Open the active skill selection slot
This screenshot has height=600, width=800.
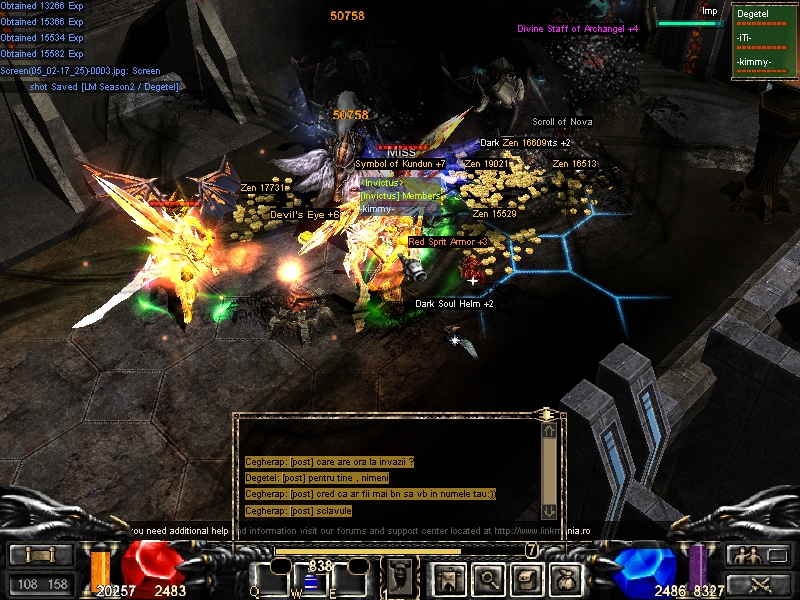point(399,577)
